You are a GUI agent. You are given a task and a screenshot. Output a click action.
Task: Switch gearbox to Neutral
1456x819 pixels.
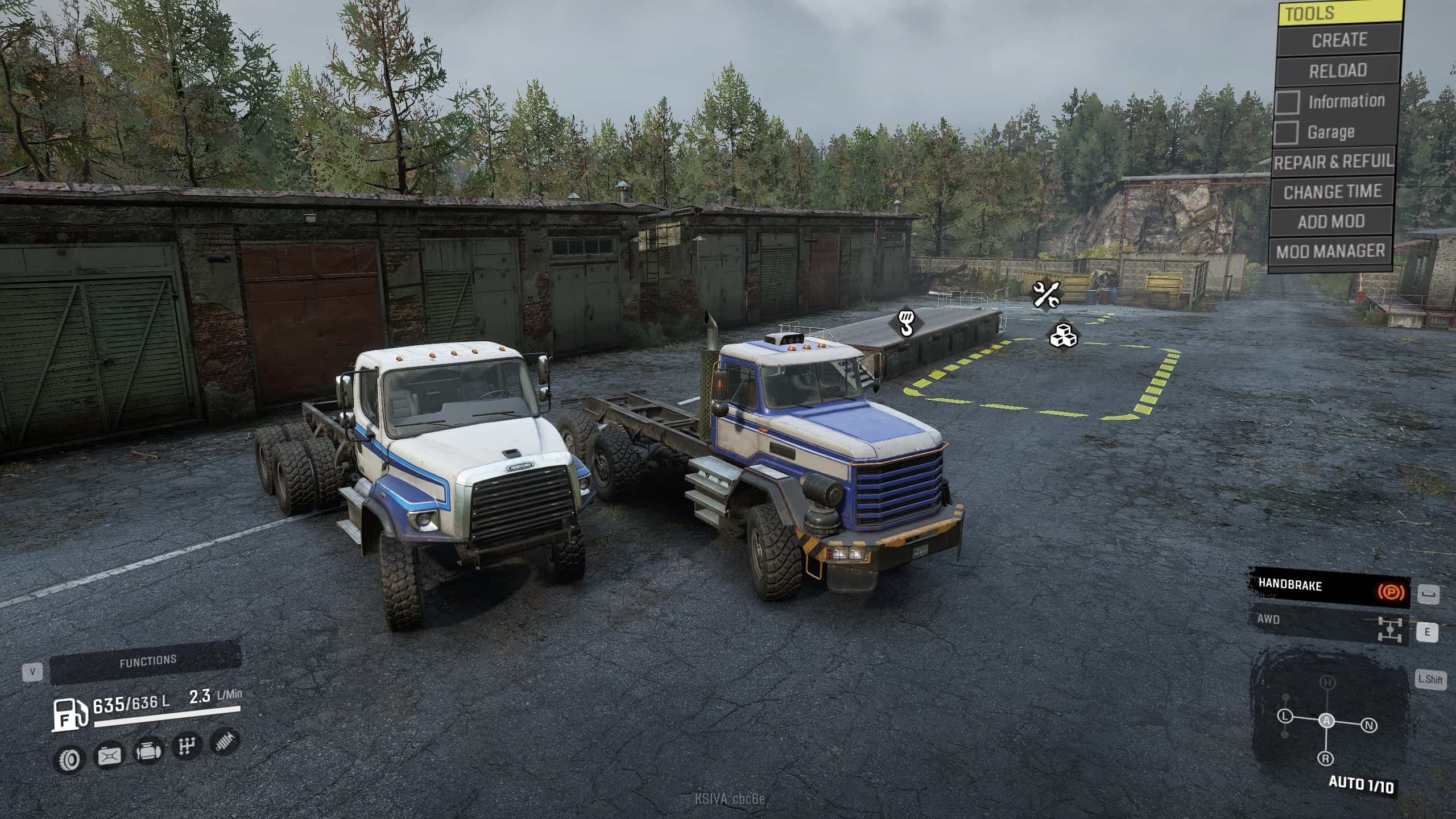point(1370,726)
